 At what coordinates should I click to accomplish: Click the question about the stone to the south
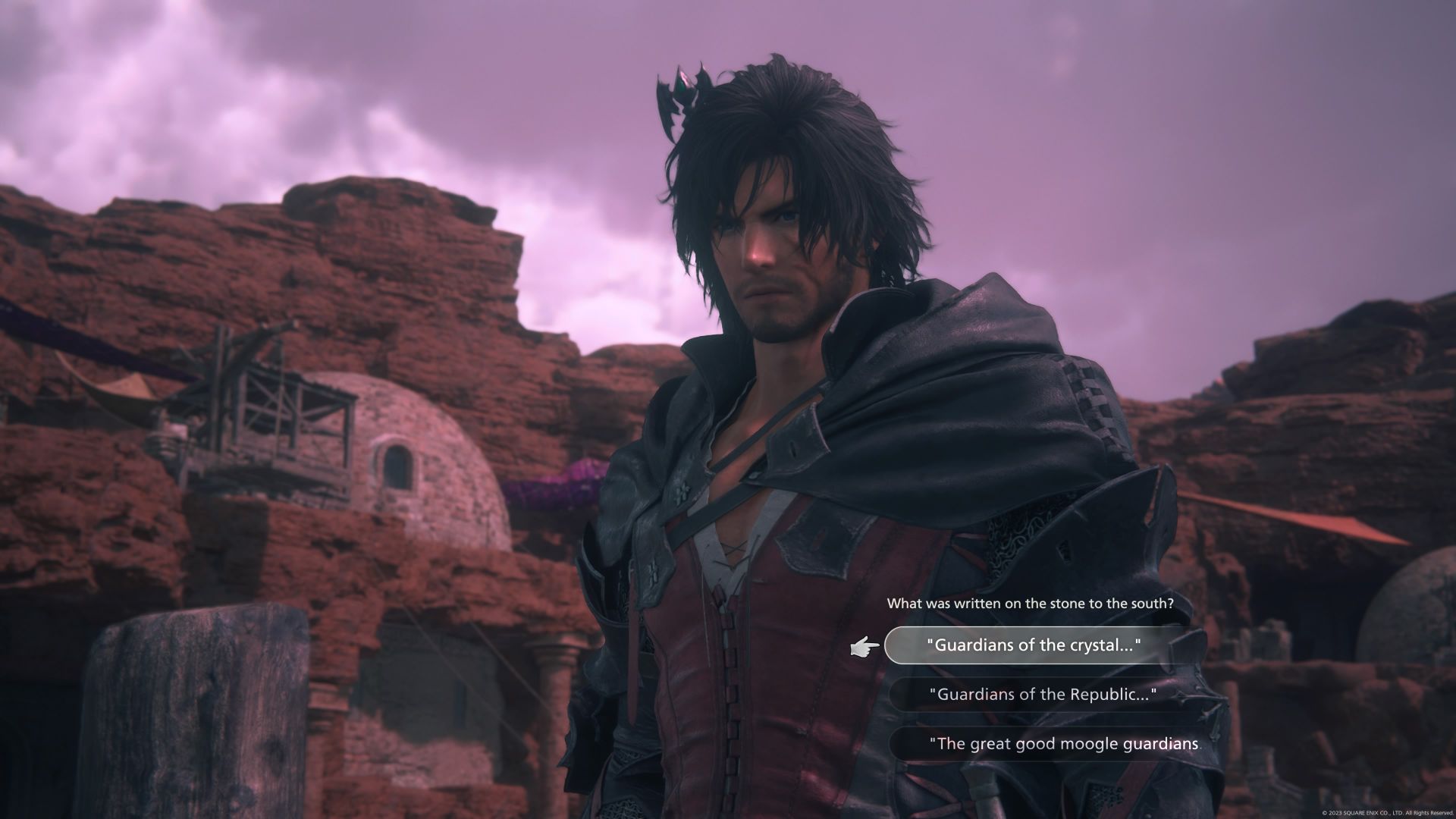click(1030, 601)
